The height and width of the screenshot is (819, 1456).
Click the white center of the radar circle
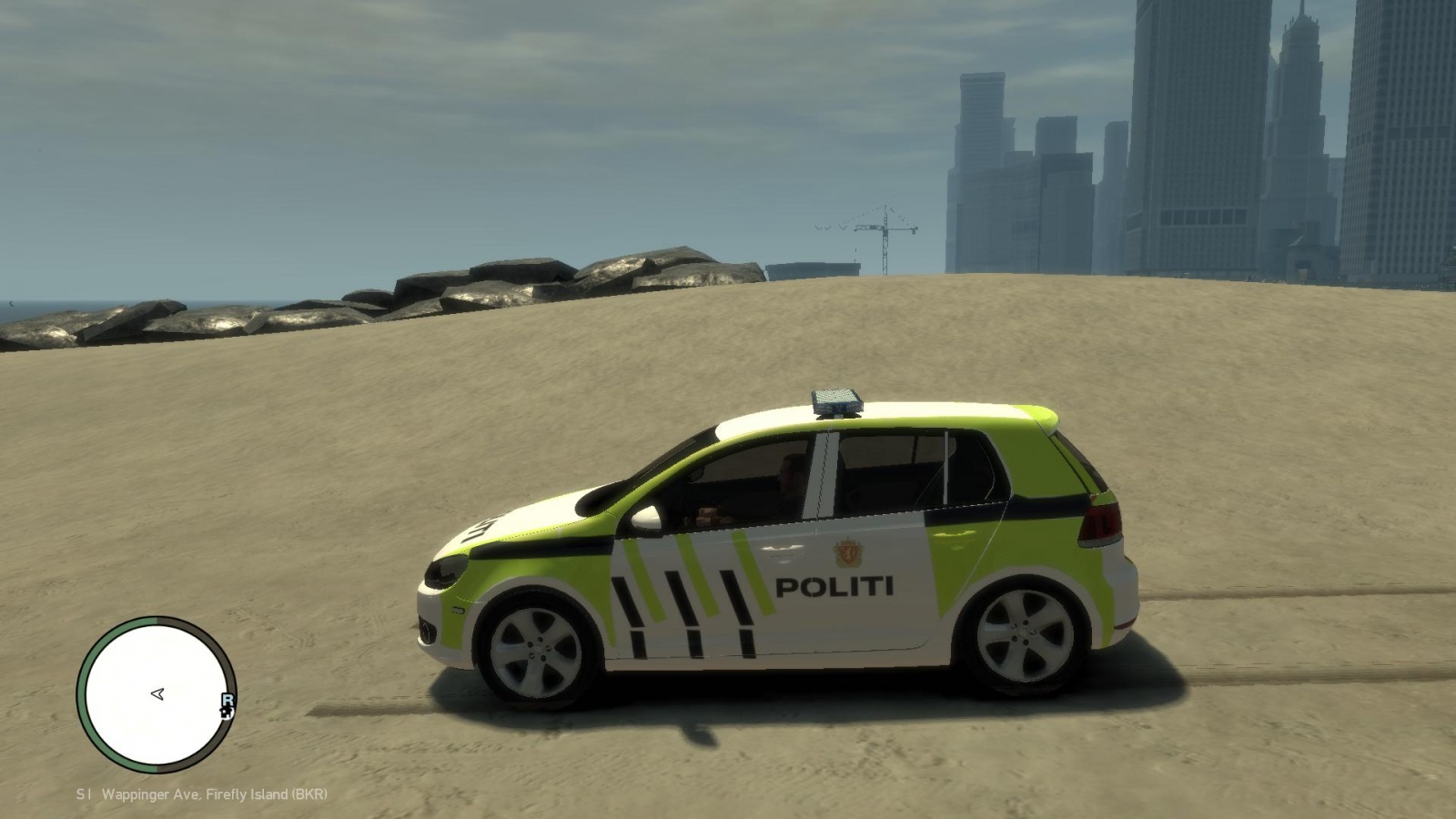[157, 694]
